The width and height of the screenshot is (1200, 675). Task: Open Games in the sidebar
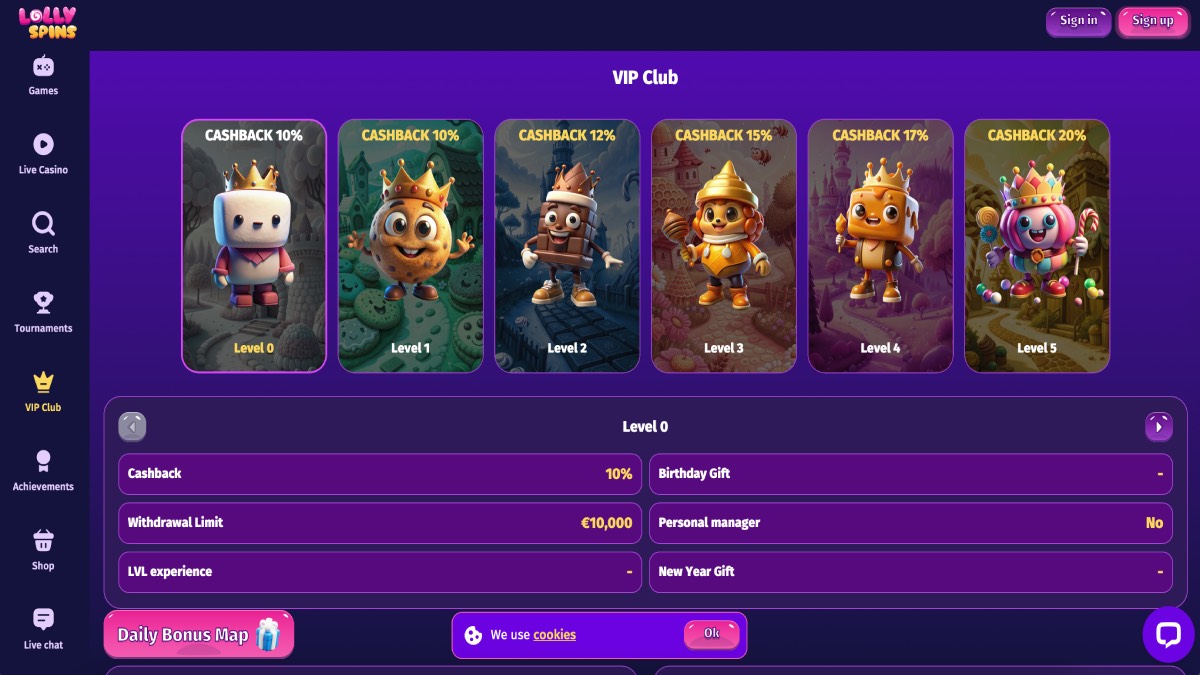pos(43,76)
